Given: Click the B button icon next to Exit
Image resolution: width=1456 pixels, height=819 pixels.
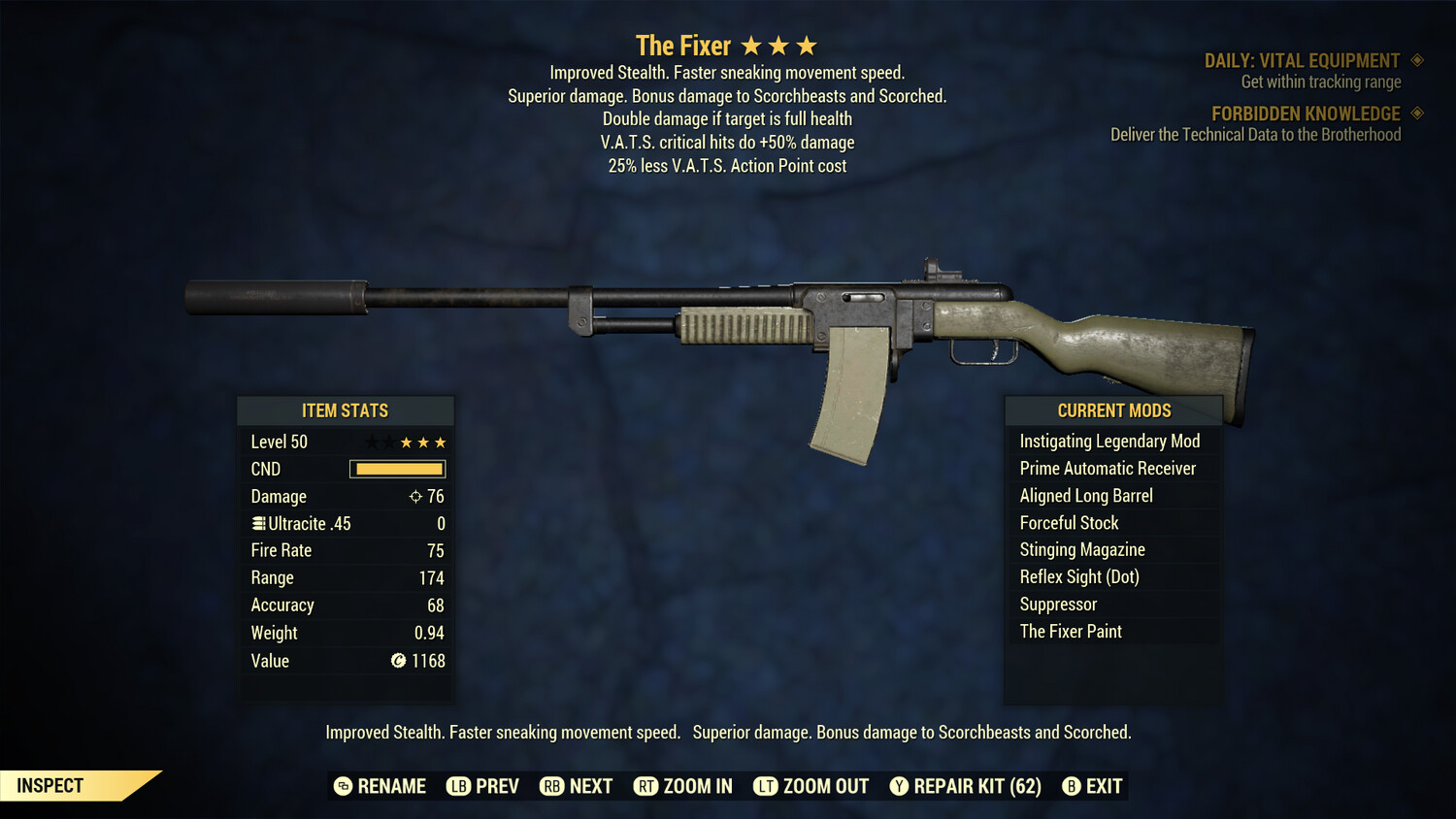Looking at the screenshot, I should (x=1072, y=786).
